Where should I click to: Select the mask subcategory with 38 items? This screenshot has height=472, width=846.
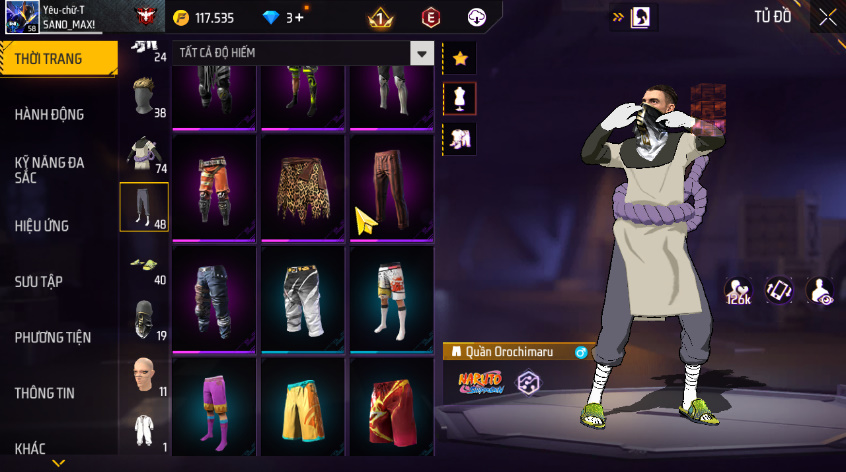pos(144,96)
